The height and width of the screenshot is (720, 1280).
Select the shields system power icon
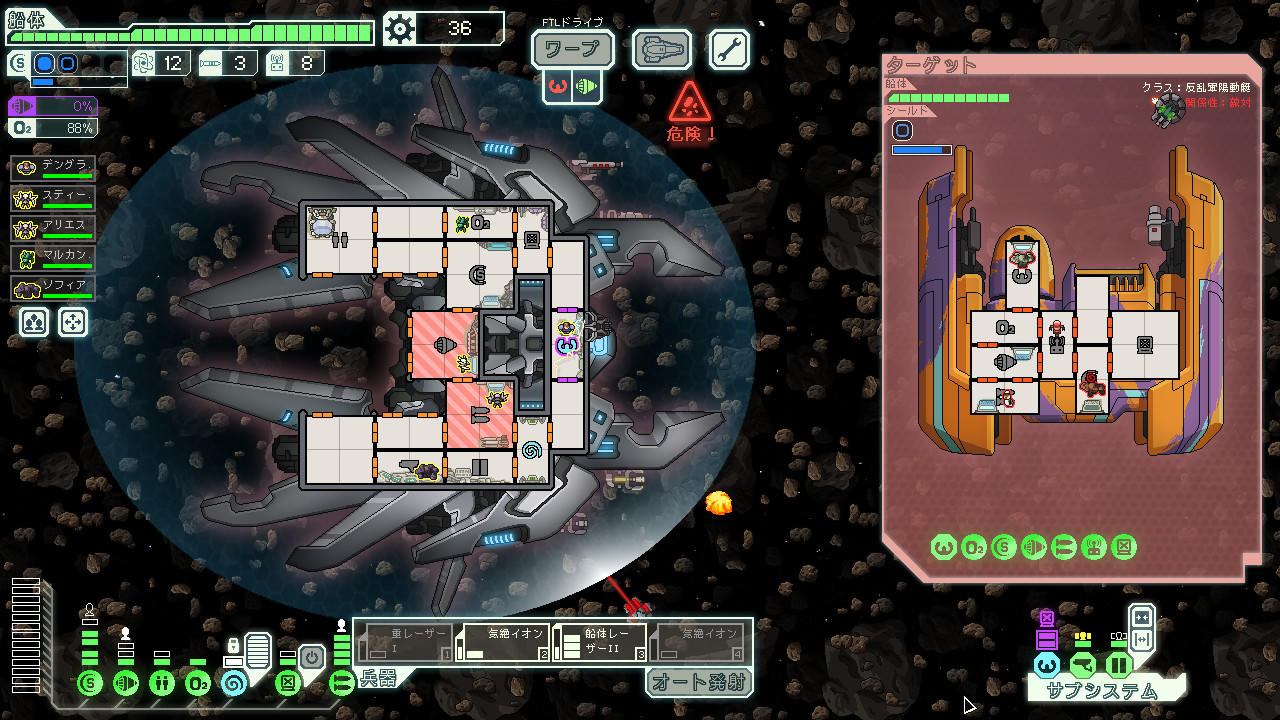(x=90, y=683)
